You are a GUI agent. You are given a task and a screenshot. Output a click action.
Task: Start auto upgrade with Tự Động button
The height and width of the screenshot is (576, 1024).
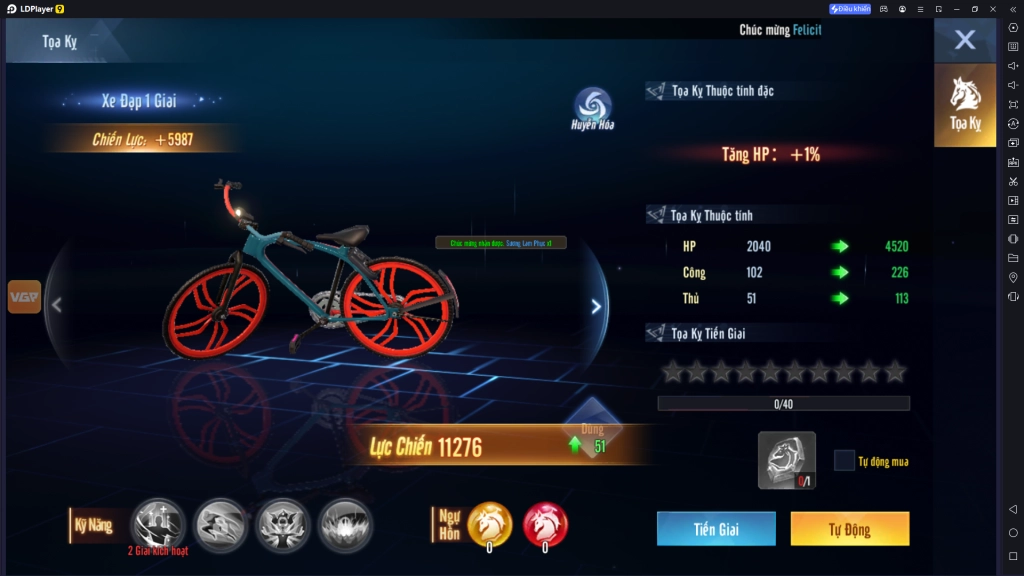(x=849, y=529)
